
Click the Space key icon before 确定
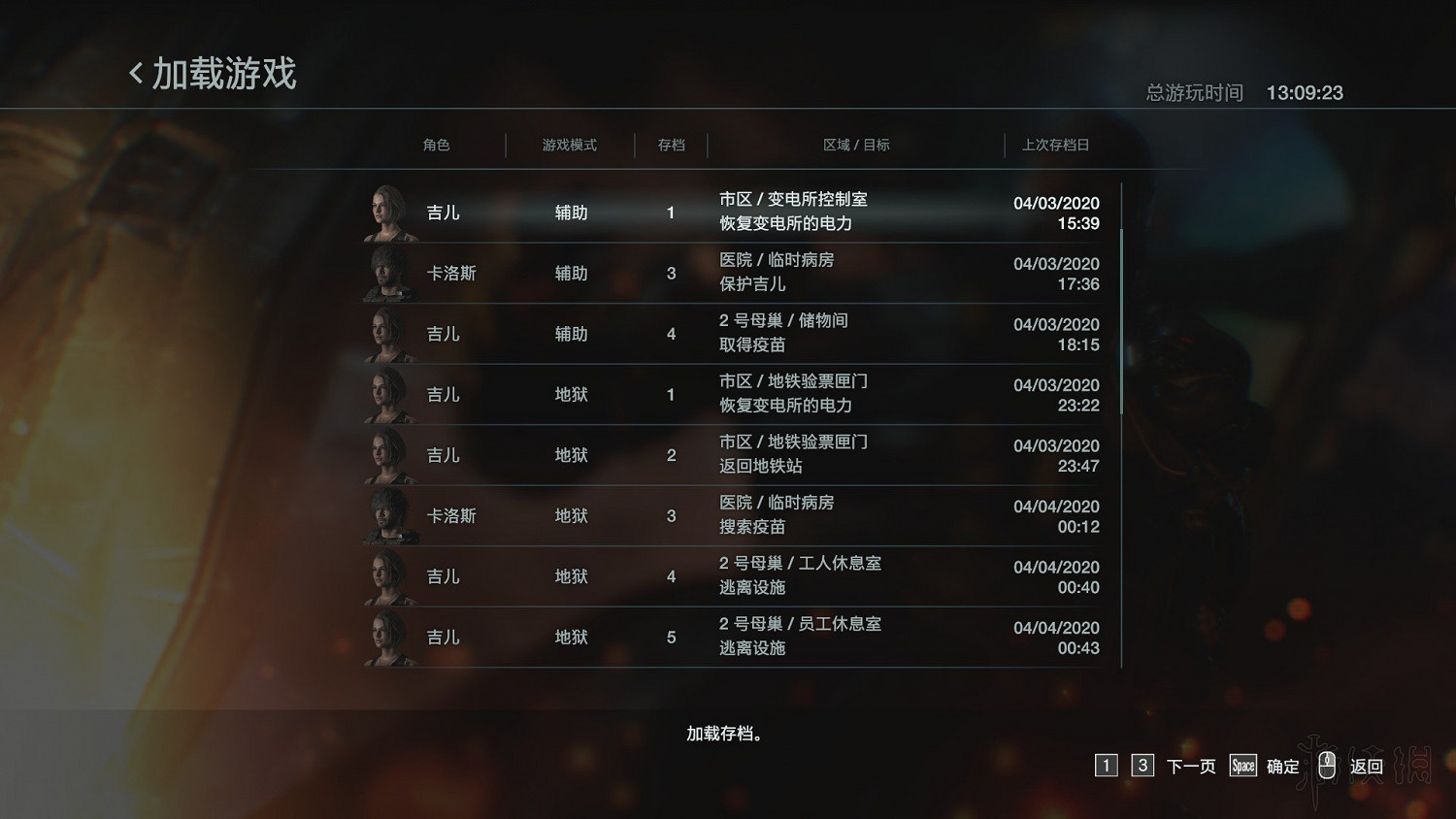coord(1242,766)
